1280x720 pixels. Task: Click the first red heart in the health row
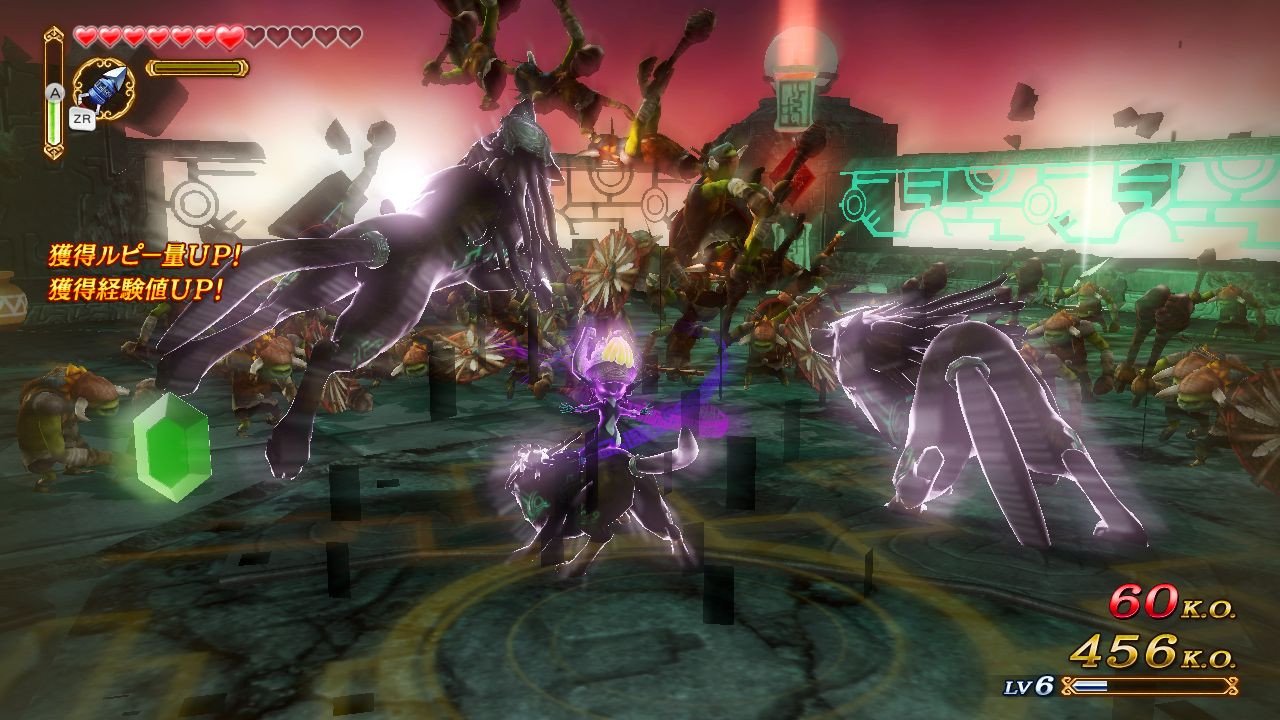pyautogui.click(x=84, y=36)
